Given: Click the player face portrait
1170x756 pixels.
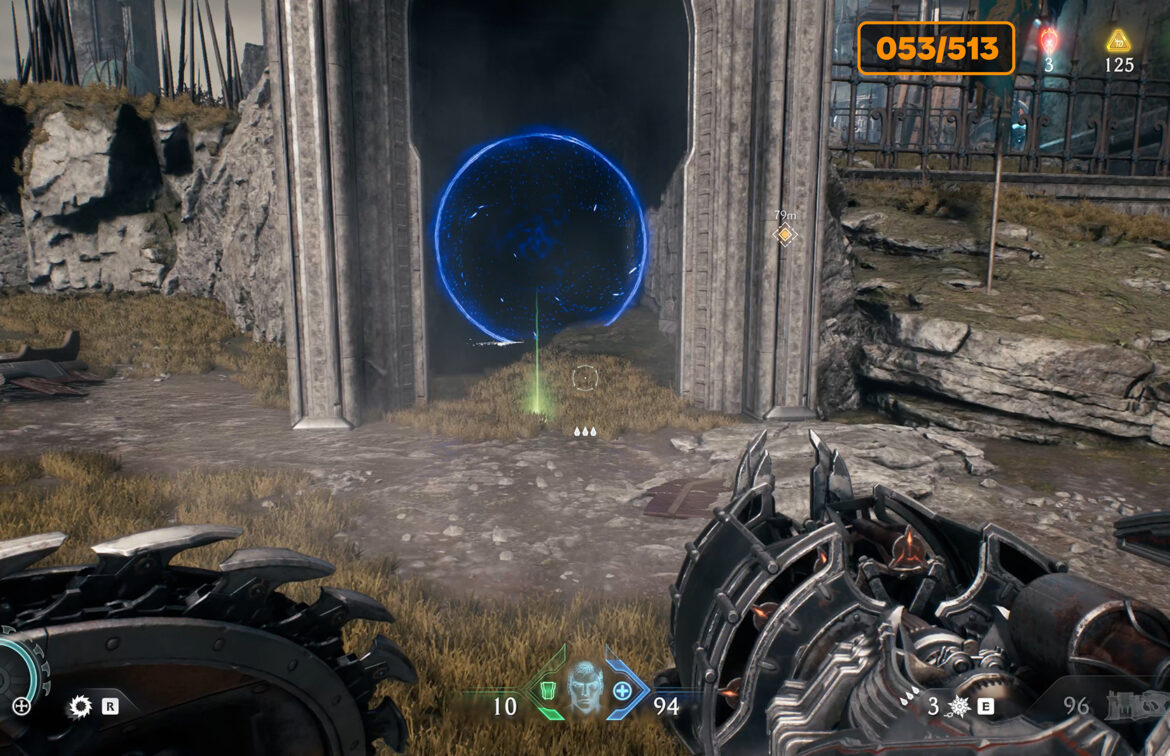Looking at the screenshot, I should click(x=583, y=686).
